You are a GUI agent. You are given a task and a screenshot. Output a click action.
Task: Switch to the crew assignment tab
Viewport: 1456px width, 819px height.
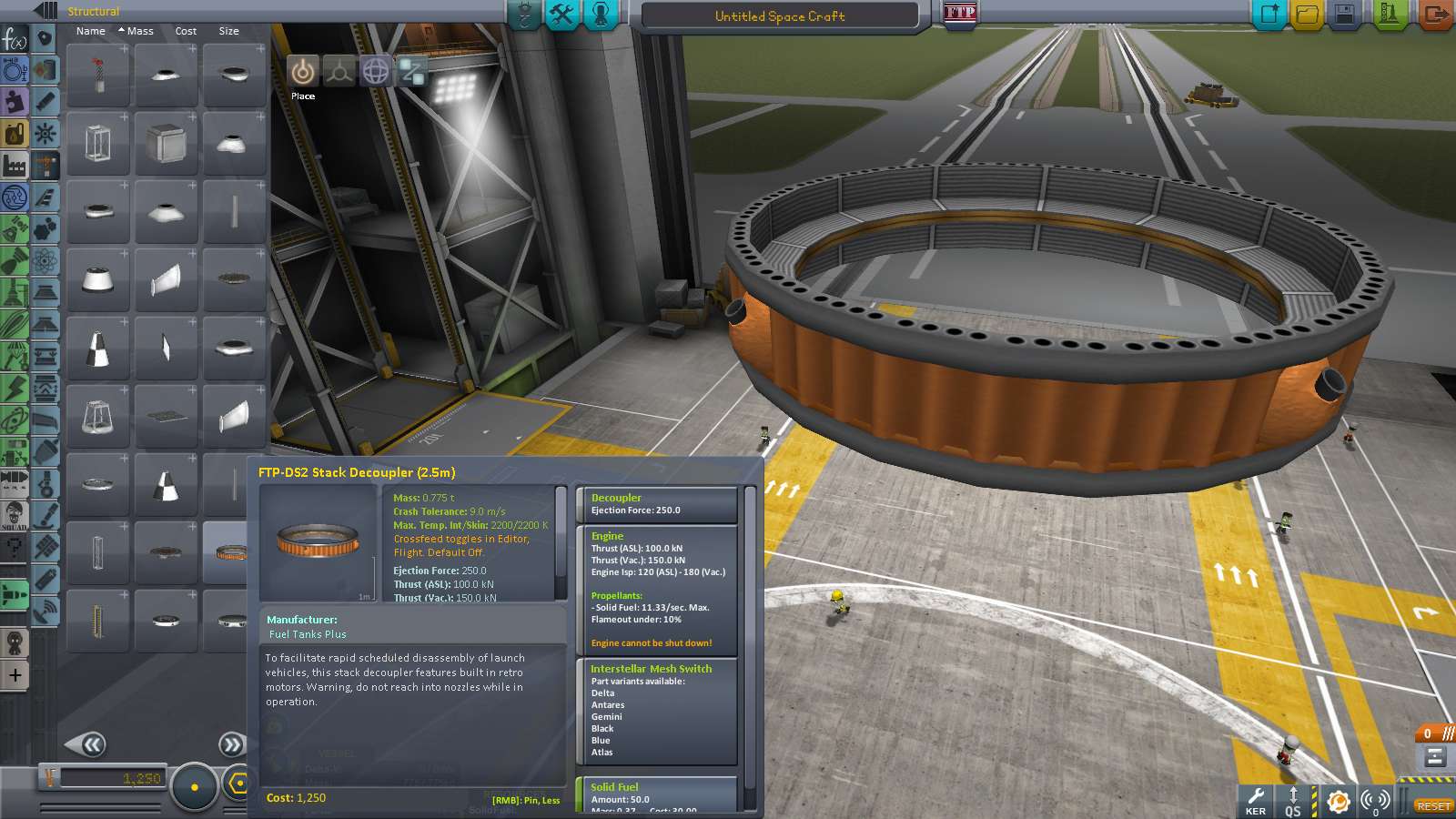coord(601,15)
